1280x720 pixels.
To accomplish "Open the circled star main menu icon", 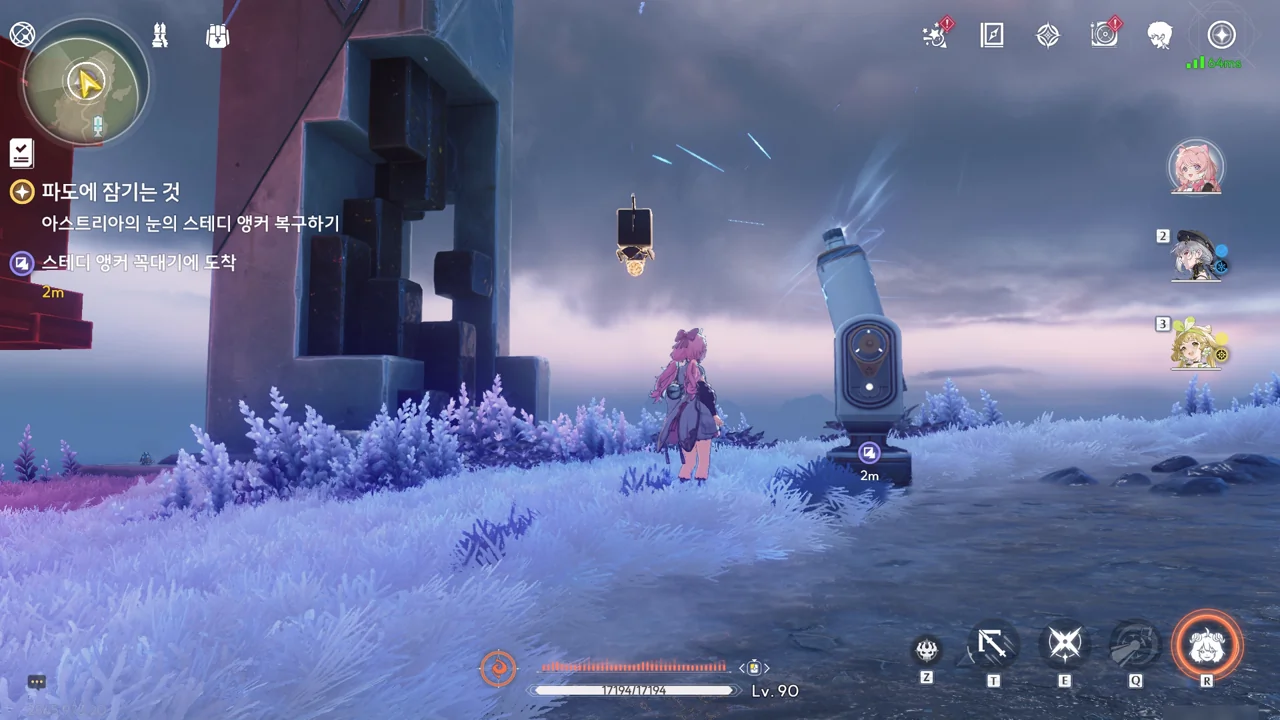I will 1221,36.
